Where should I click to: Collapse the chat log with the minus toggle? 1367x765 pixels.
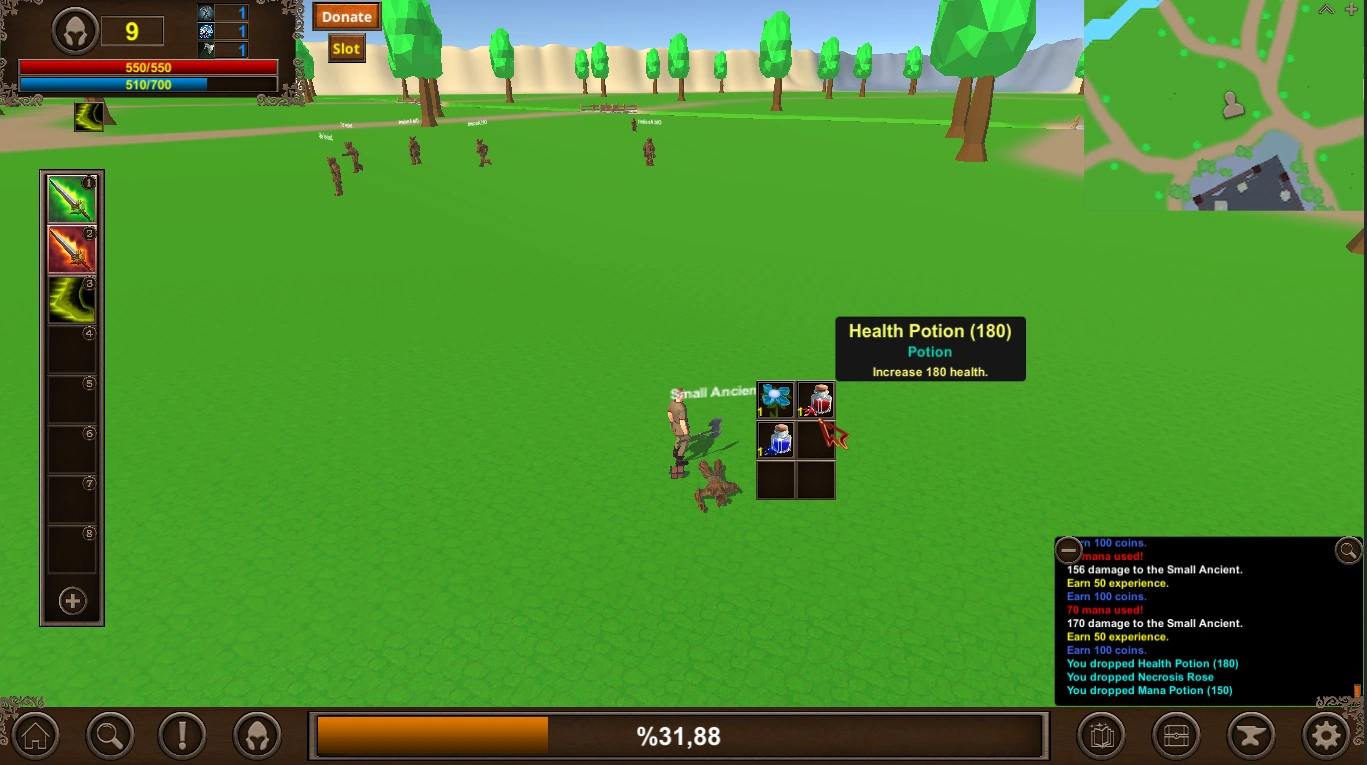click(x=1068, y=550)
